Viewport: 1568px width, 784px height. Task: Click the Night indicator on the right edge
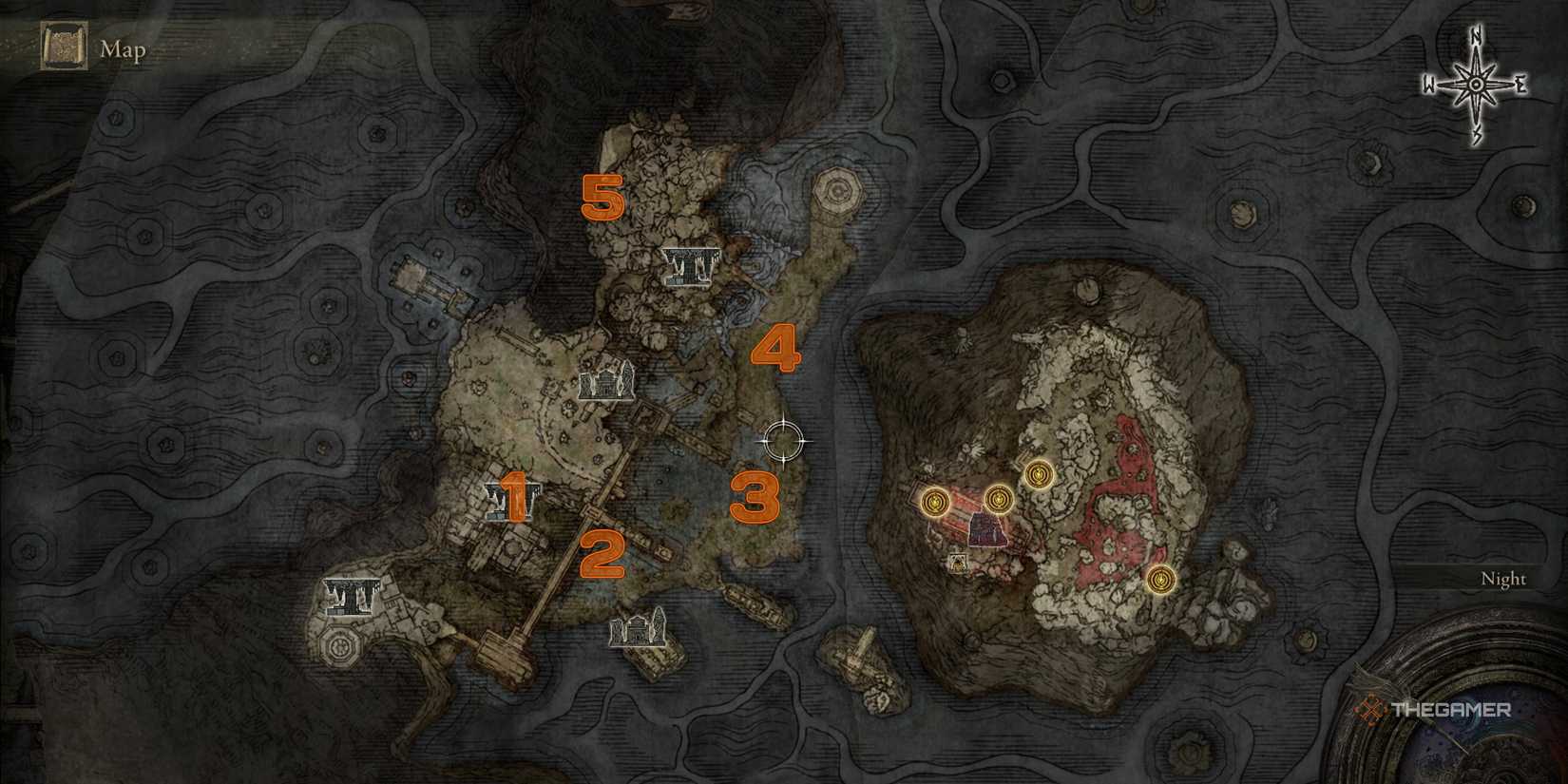pos(1505,578)
